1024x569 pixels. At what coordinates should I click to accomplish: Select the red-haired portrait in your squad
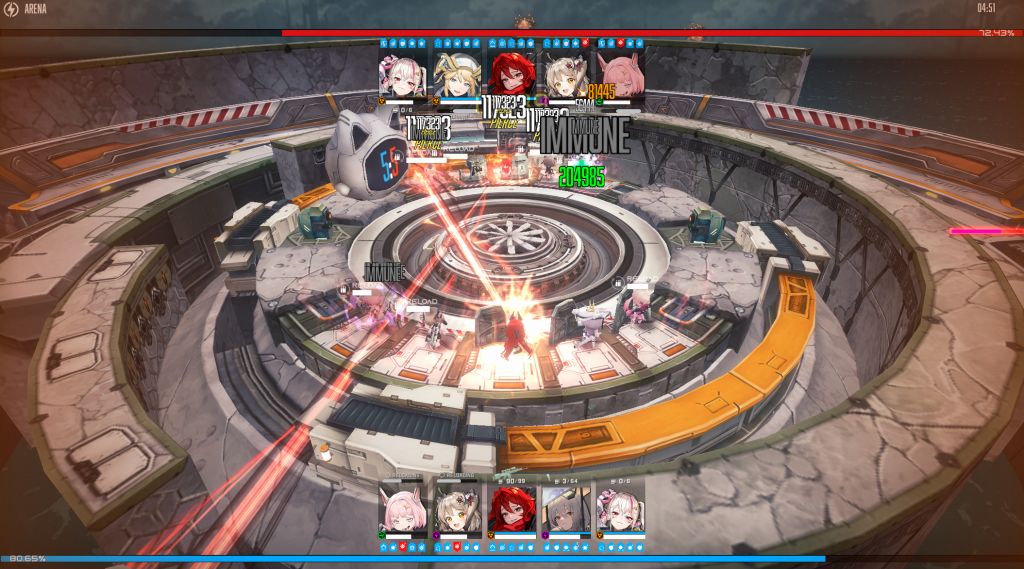tap(512, 508)
